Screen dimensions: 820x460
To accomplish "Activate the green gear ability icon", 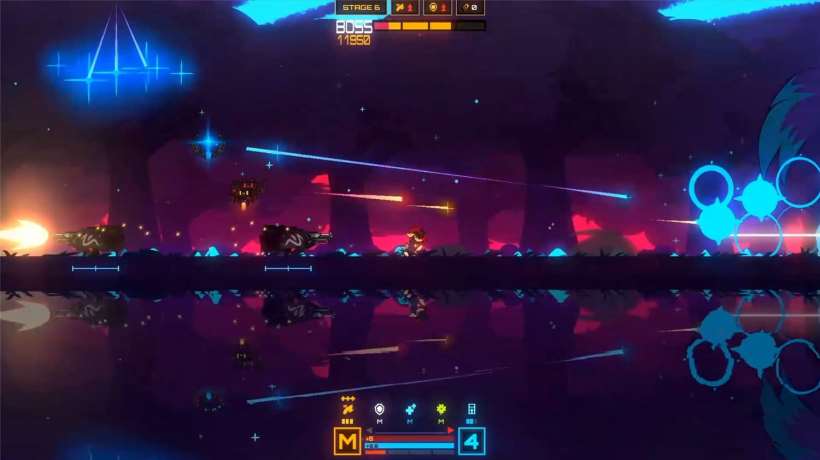I will click(x=441, y=408).
